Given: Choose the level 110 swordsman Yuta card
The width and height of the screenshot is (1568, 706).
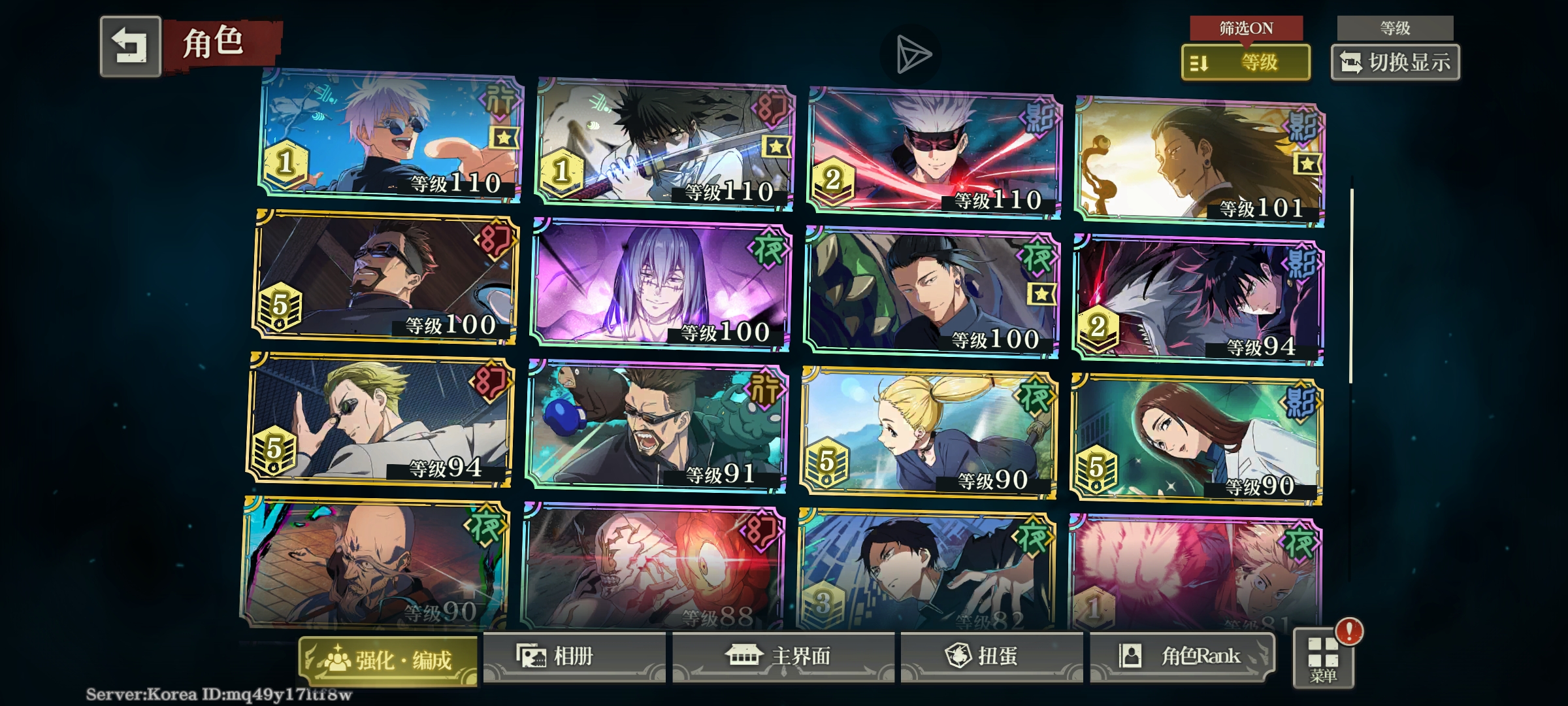Looking at the screenshot, I should tap(664, 145).
